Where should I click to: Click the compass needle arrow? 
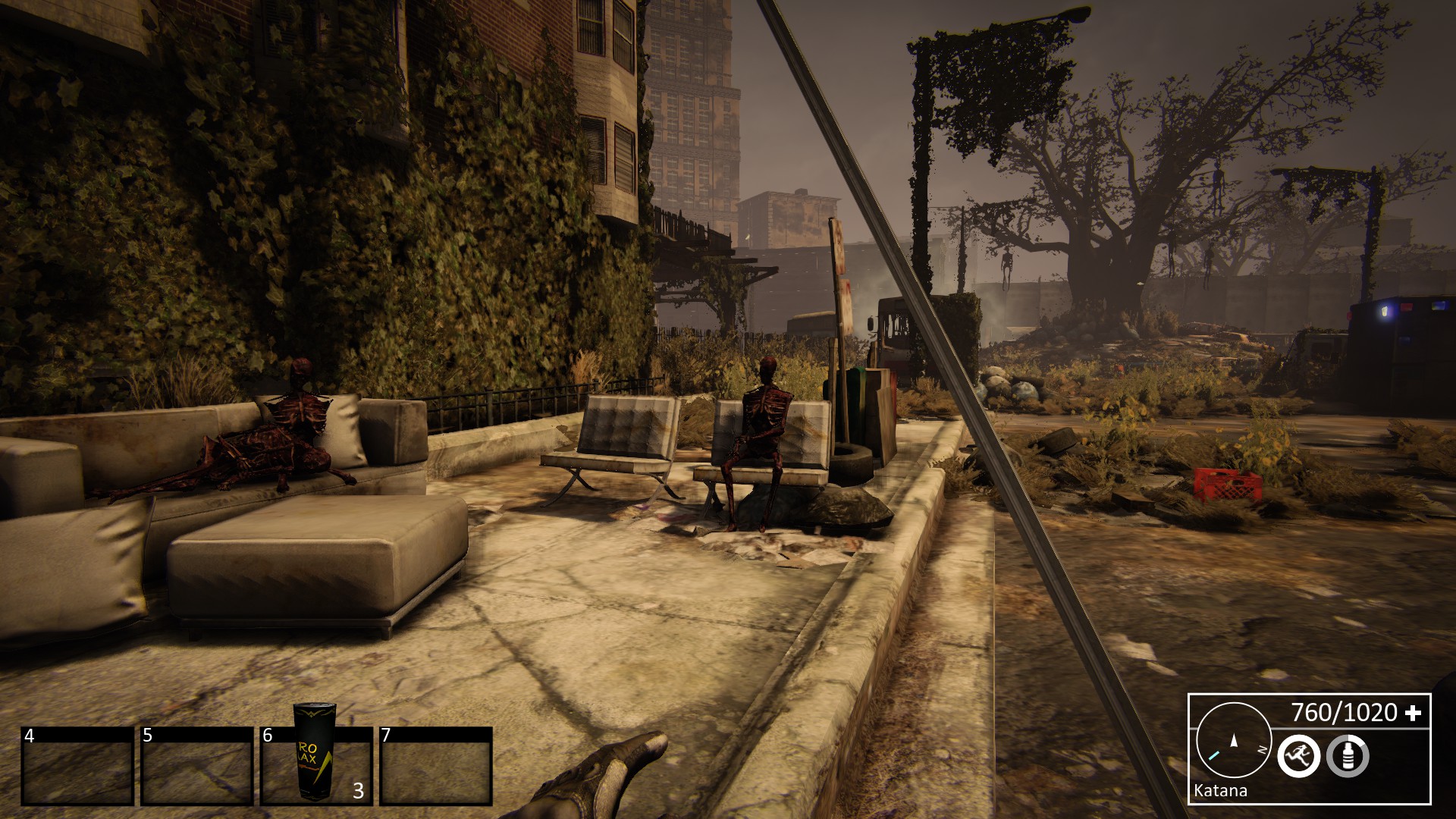coord(1234,742)
